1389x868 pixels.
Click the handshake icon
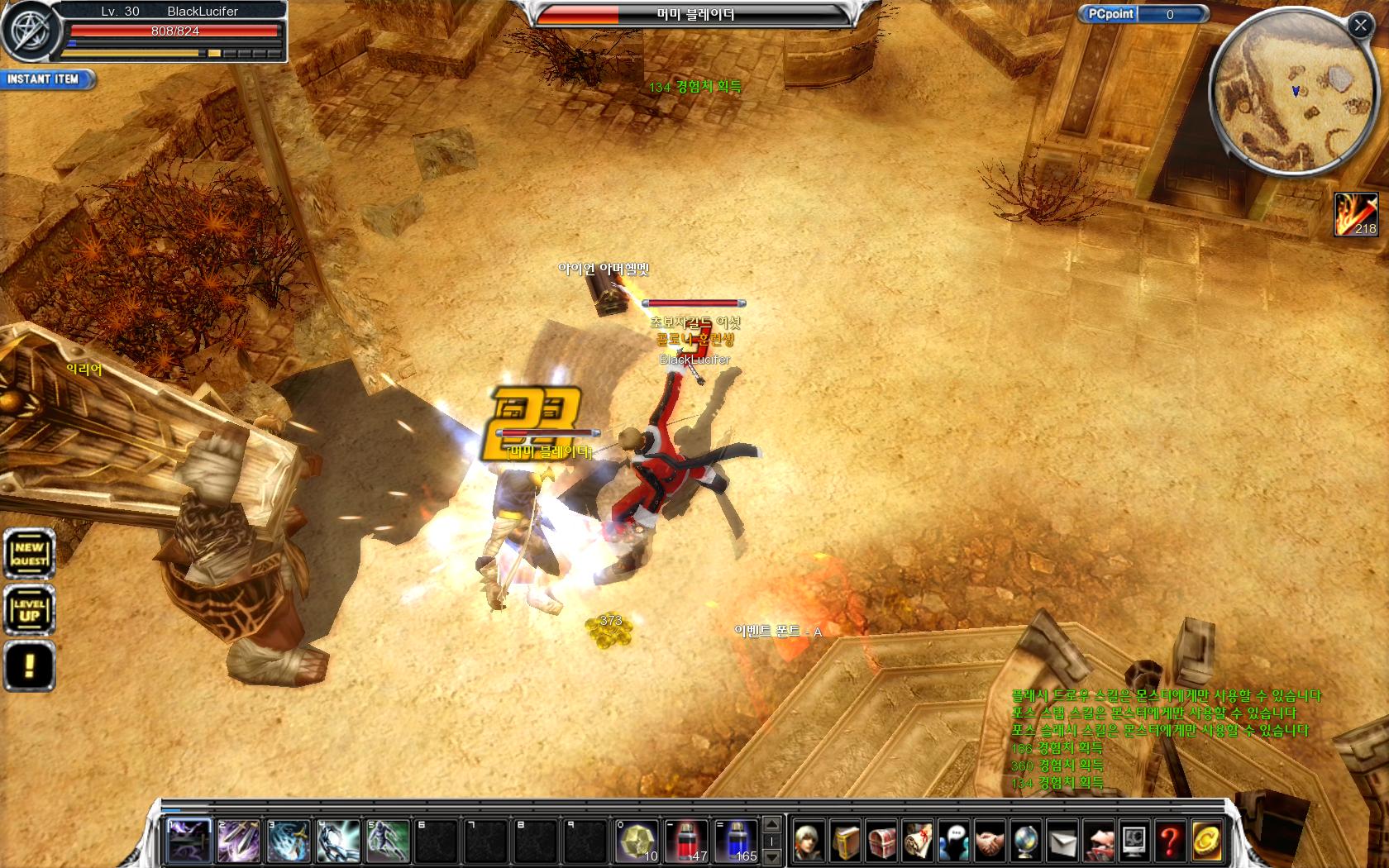point(990,842)
